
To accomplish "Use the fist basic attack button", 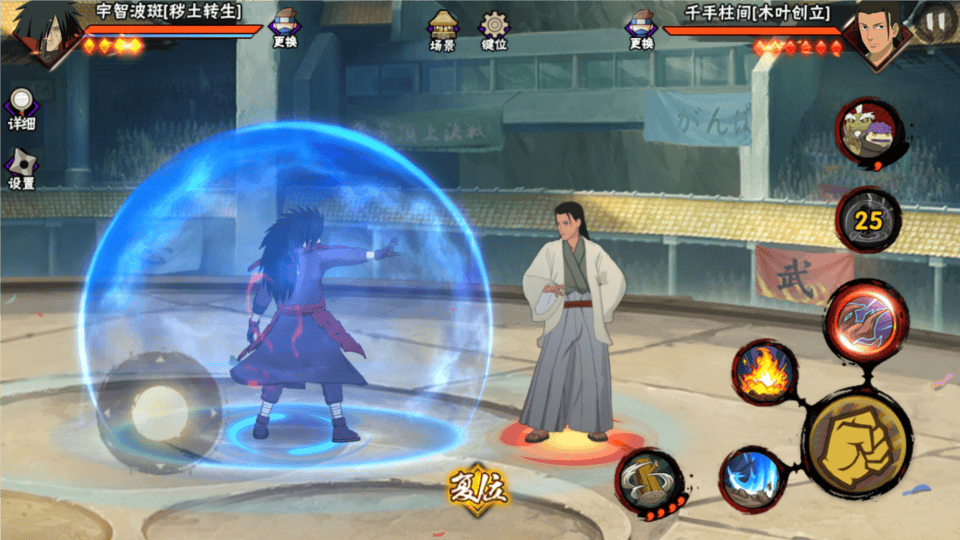I will [x=857, y=440].
